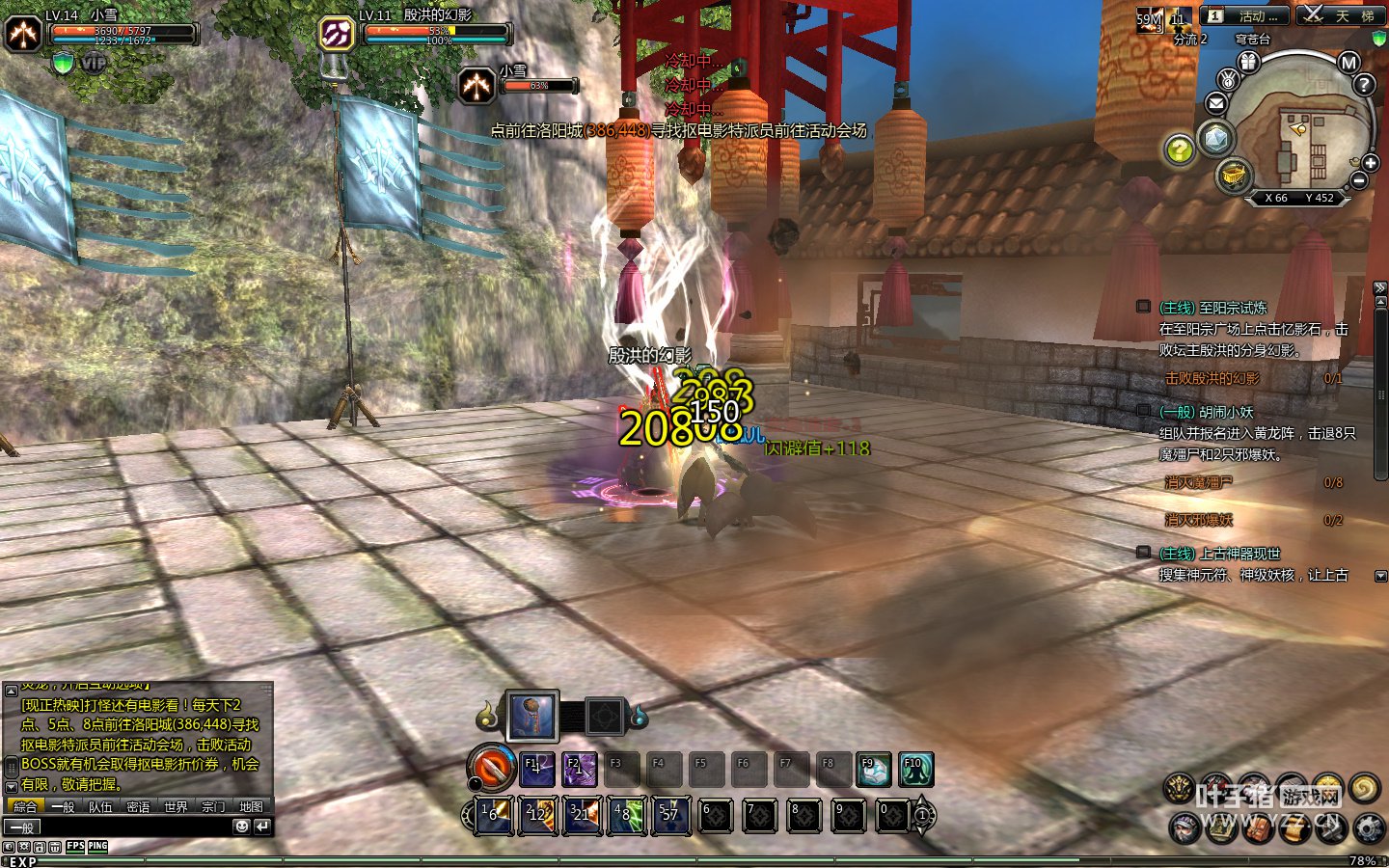Click the minimap zoom-out minus button
Image resolution: width=1389 pixels, height=868 pixels.
1359,180
